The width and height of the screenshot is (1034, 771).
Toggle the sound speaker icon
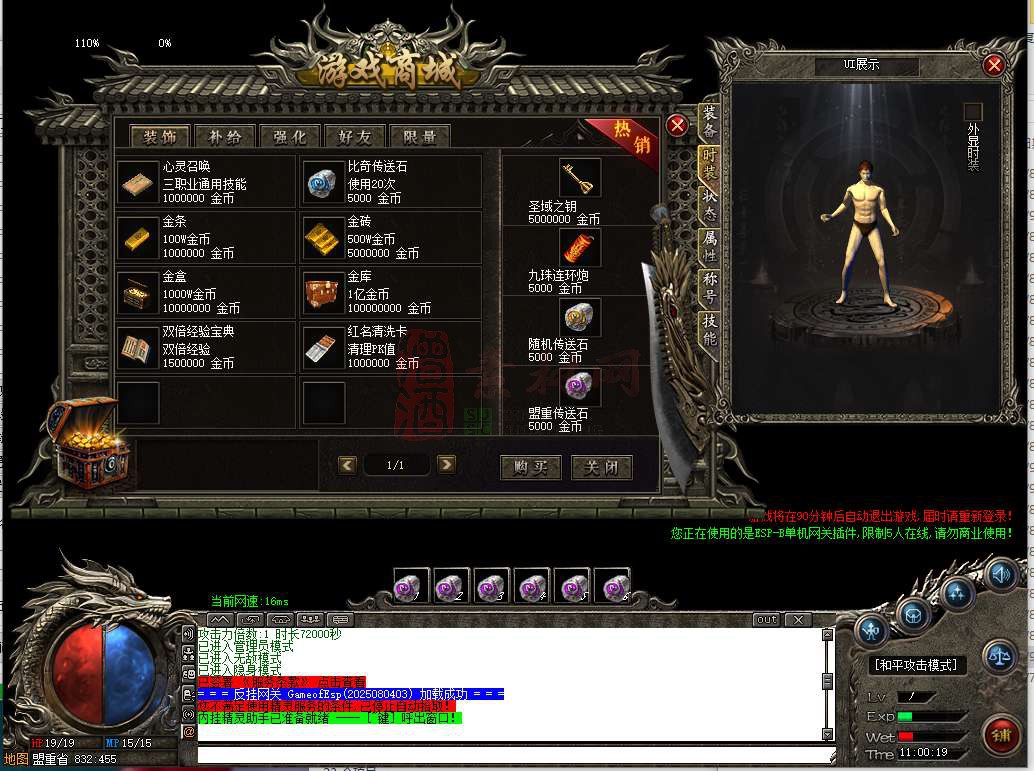1001,574
